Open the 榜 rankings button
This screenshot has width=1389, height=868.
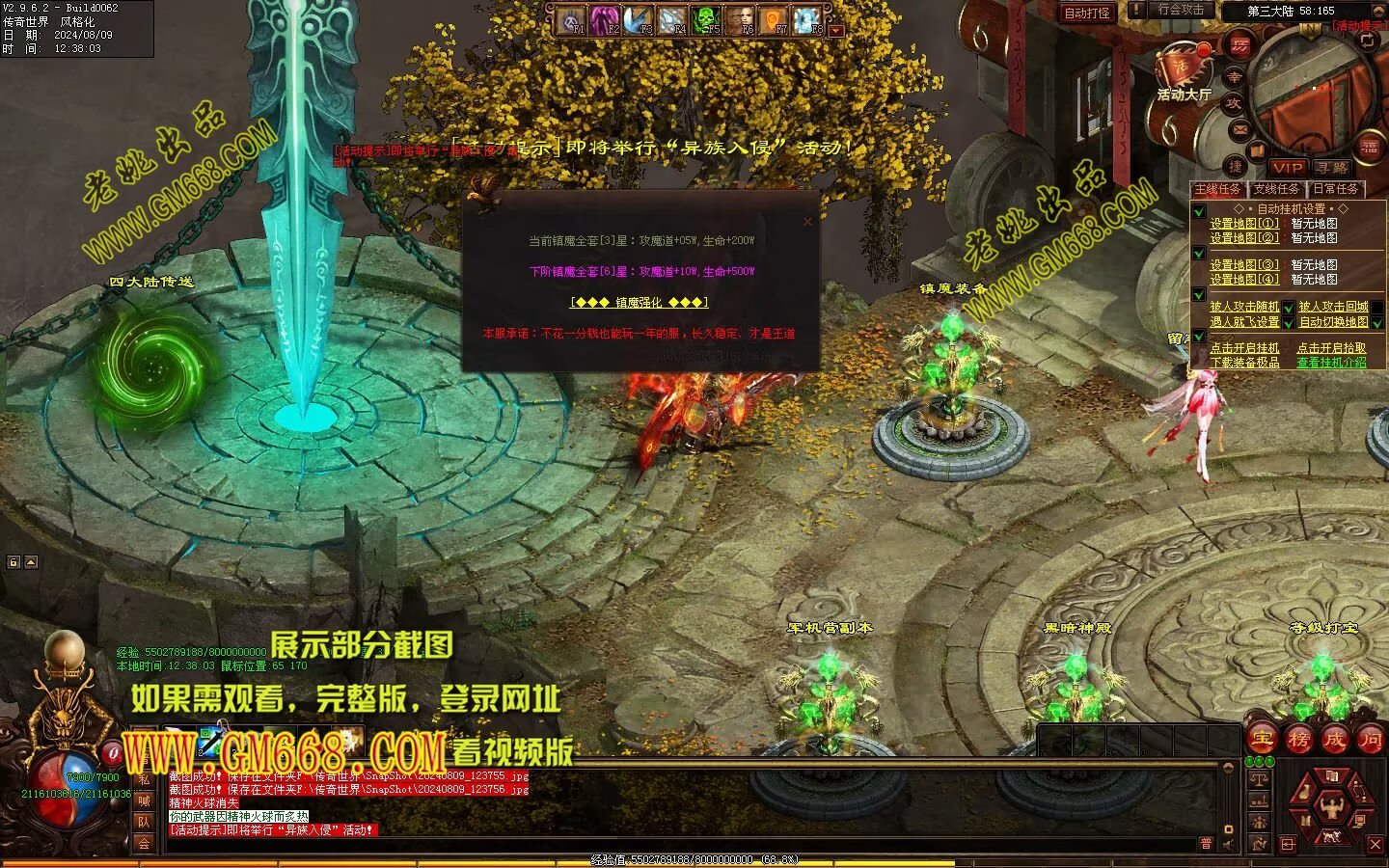tap(1298, 740)
